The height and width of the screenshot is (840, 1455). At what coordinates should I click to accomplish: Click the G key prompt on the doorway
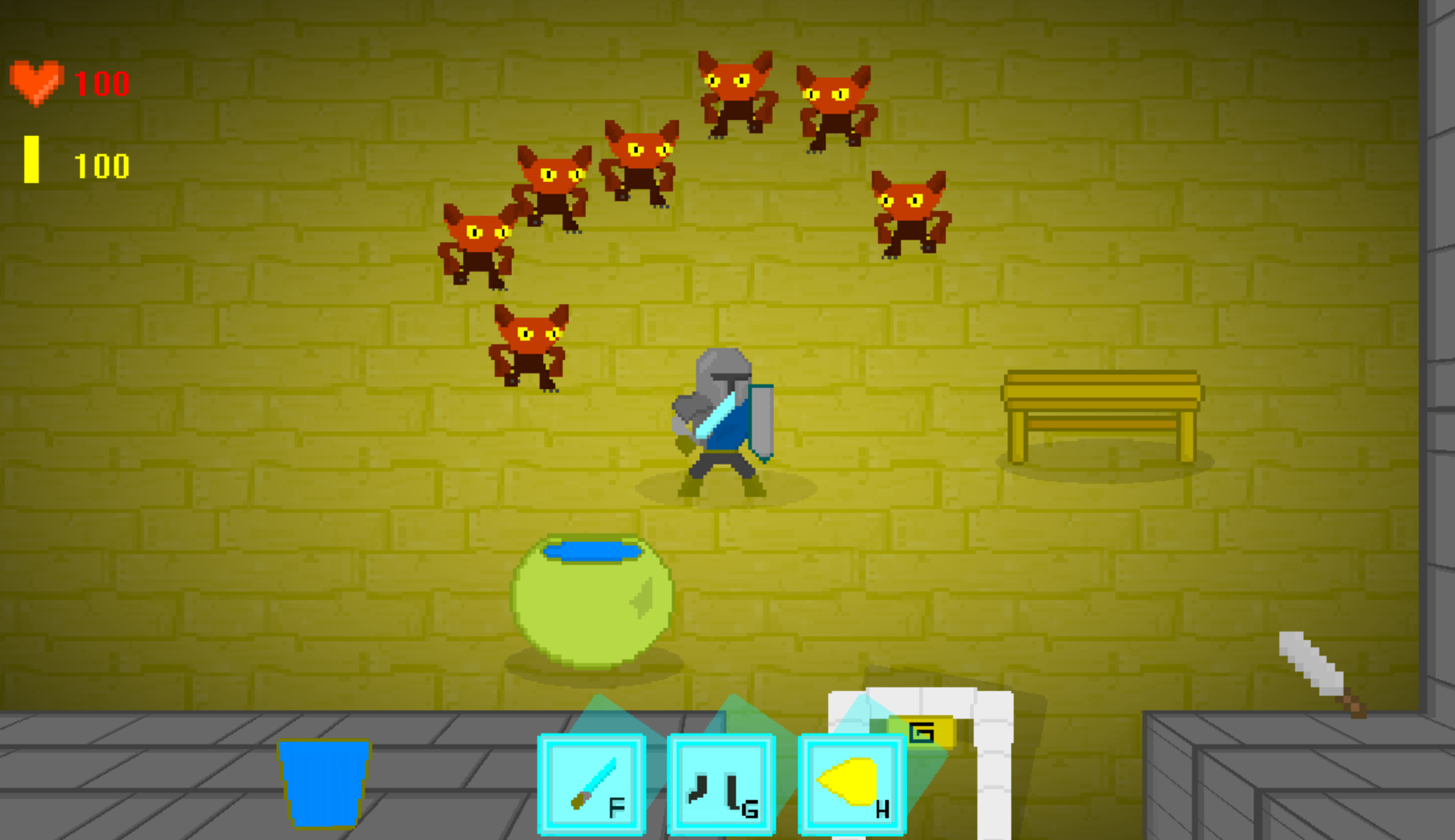click(921, 733)
